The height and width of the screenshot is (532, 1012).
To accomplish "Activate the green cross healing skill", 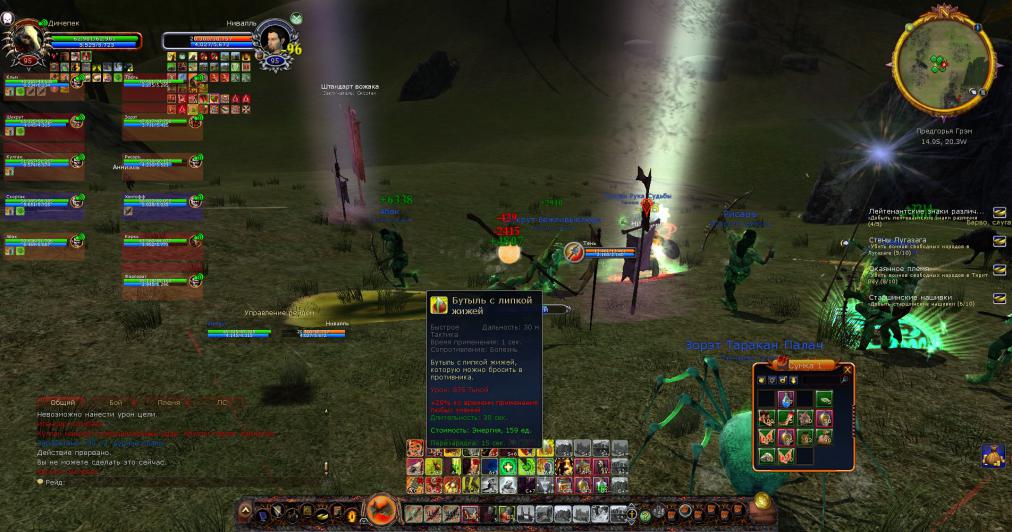I will tap(507, 467).
